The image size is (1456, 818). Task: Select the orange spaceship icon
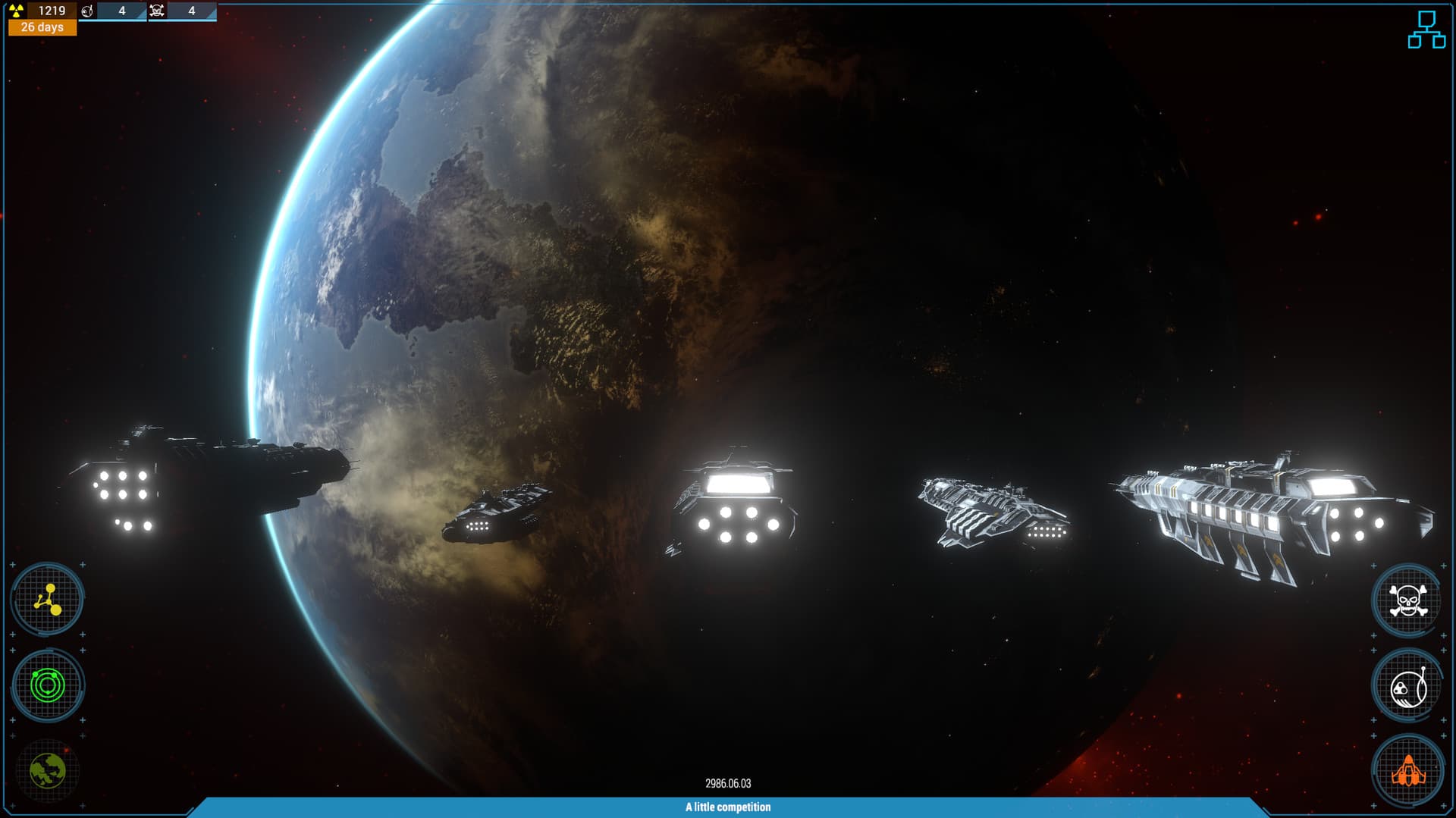[x=1408, y=771]
